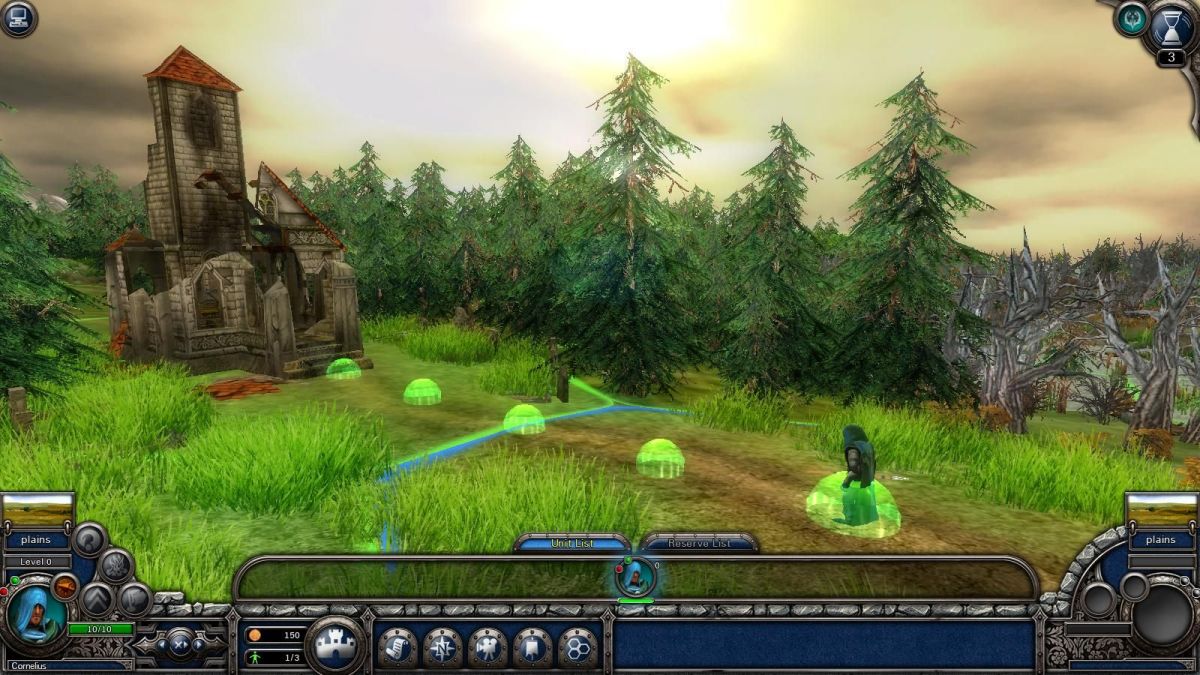Click the film camera icon
The width and height of the screenshot is (1200, 675).
point(487,647)
